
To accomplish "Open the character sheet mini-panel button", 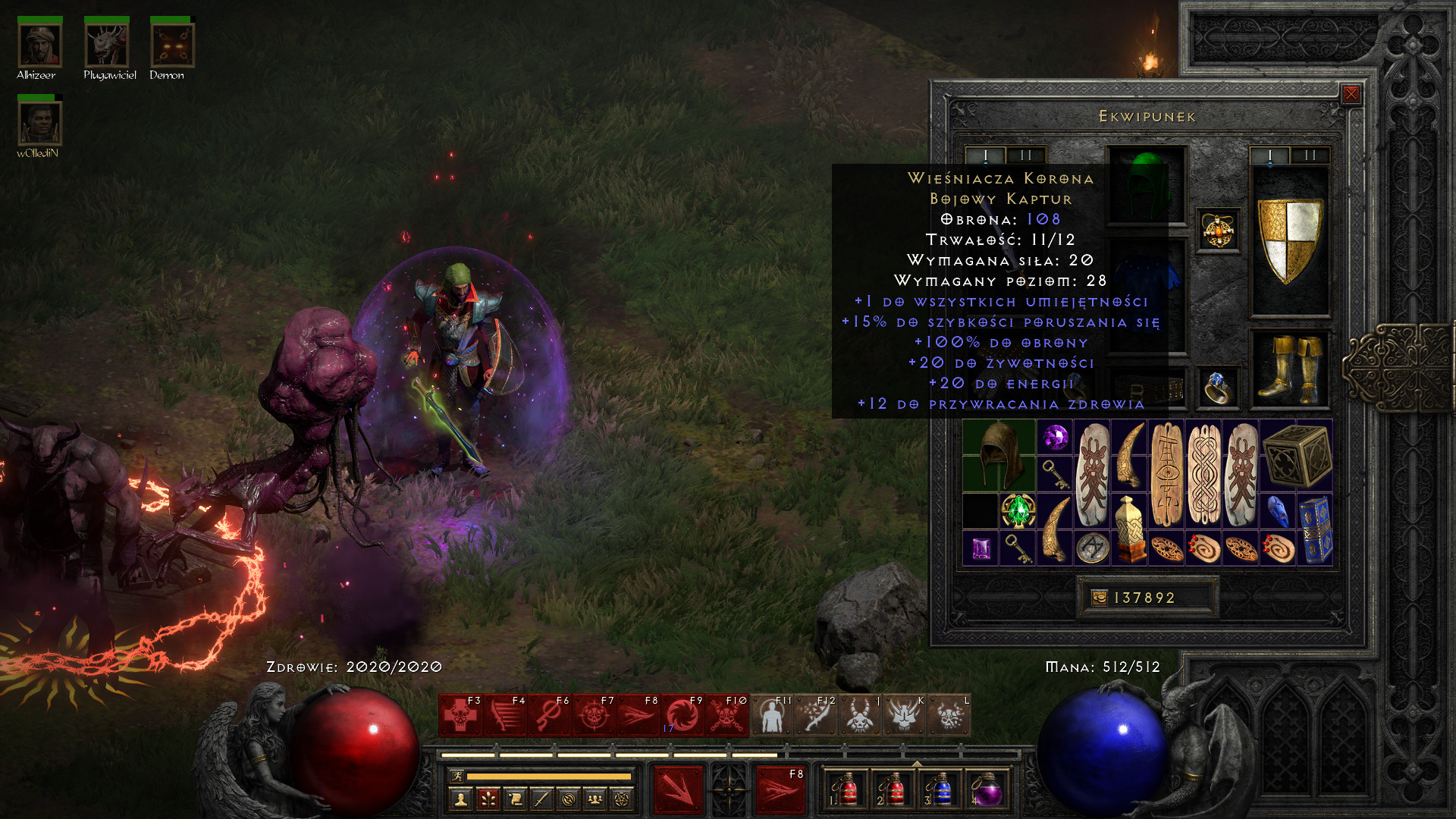I will click(460, 799).
